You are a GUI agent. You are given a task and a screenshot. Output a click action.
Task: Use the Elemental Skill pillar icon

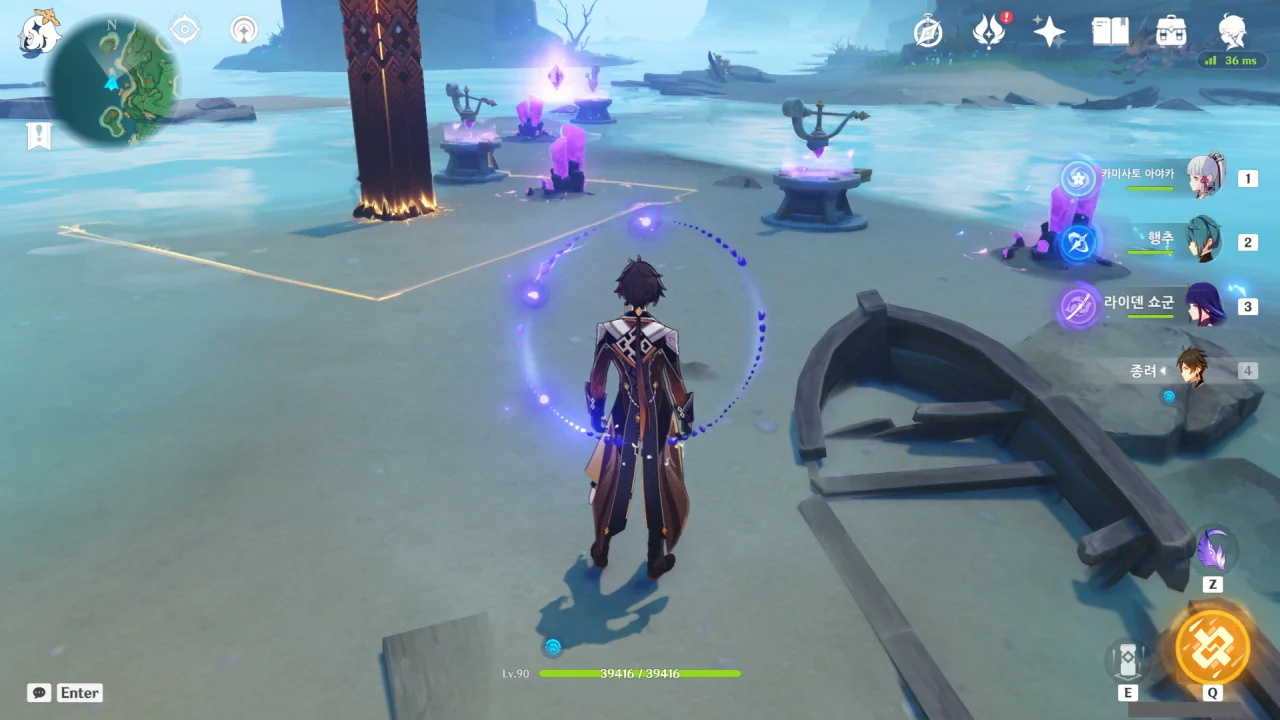coord(1127,660)
